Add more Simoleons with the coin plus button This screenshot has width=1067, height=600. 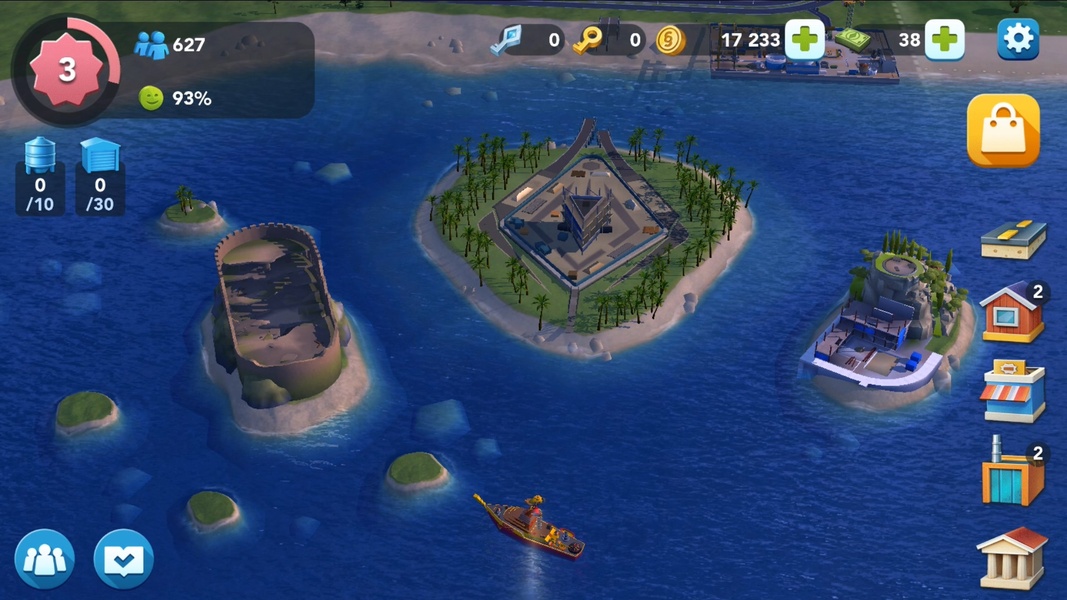(804, 40)
